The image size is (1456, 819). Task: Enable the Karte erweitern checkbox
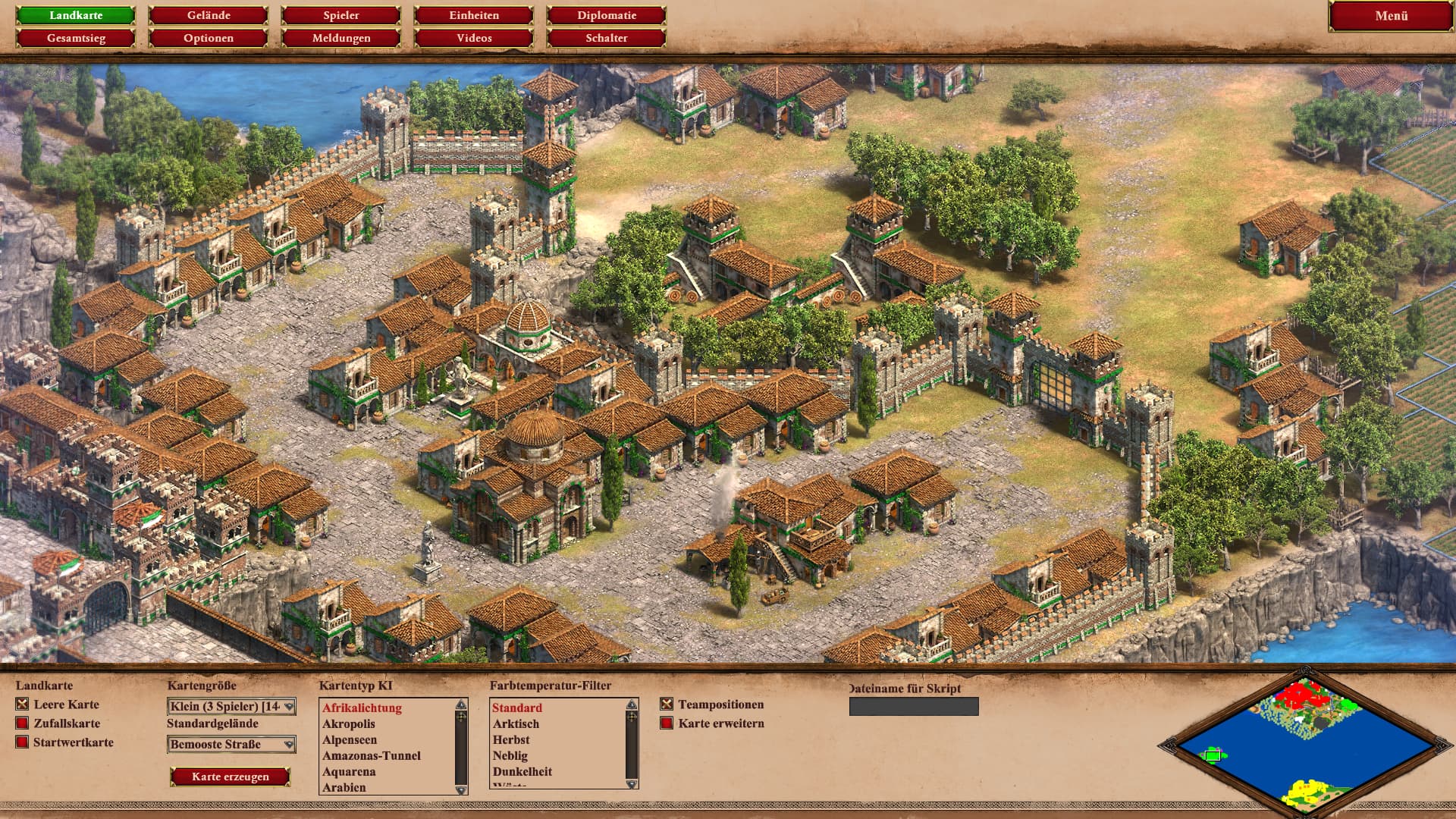[x=667, y=723]
